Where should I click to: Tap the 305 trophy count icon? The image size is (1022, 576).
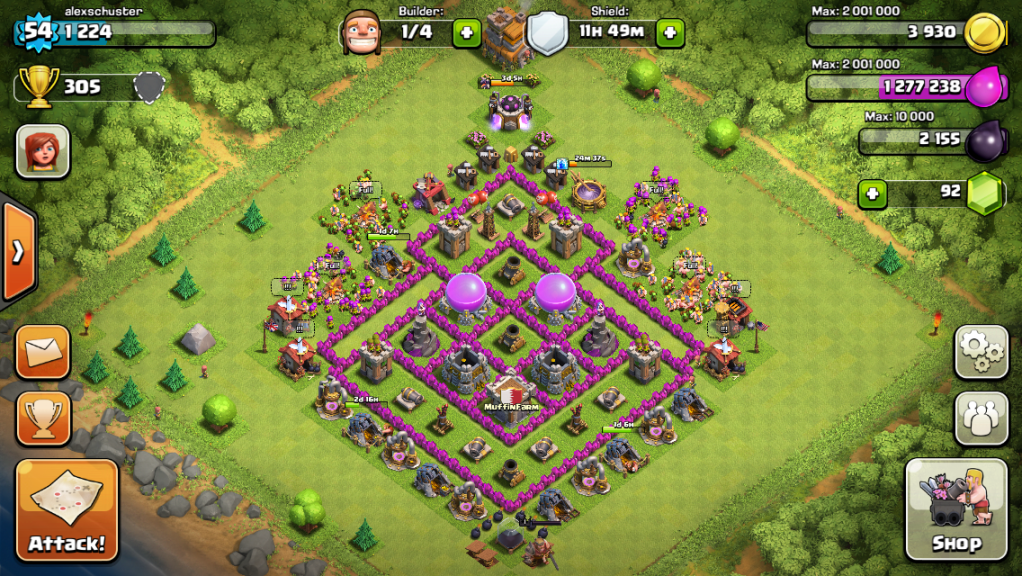tap(40, 86)
